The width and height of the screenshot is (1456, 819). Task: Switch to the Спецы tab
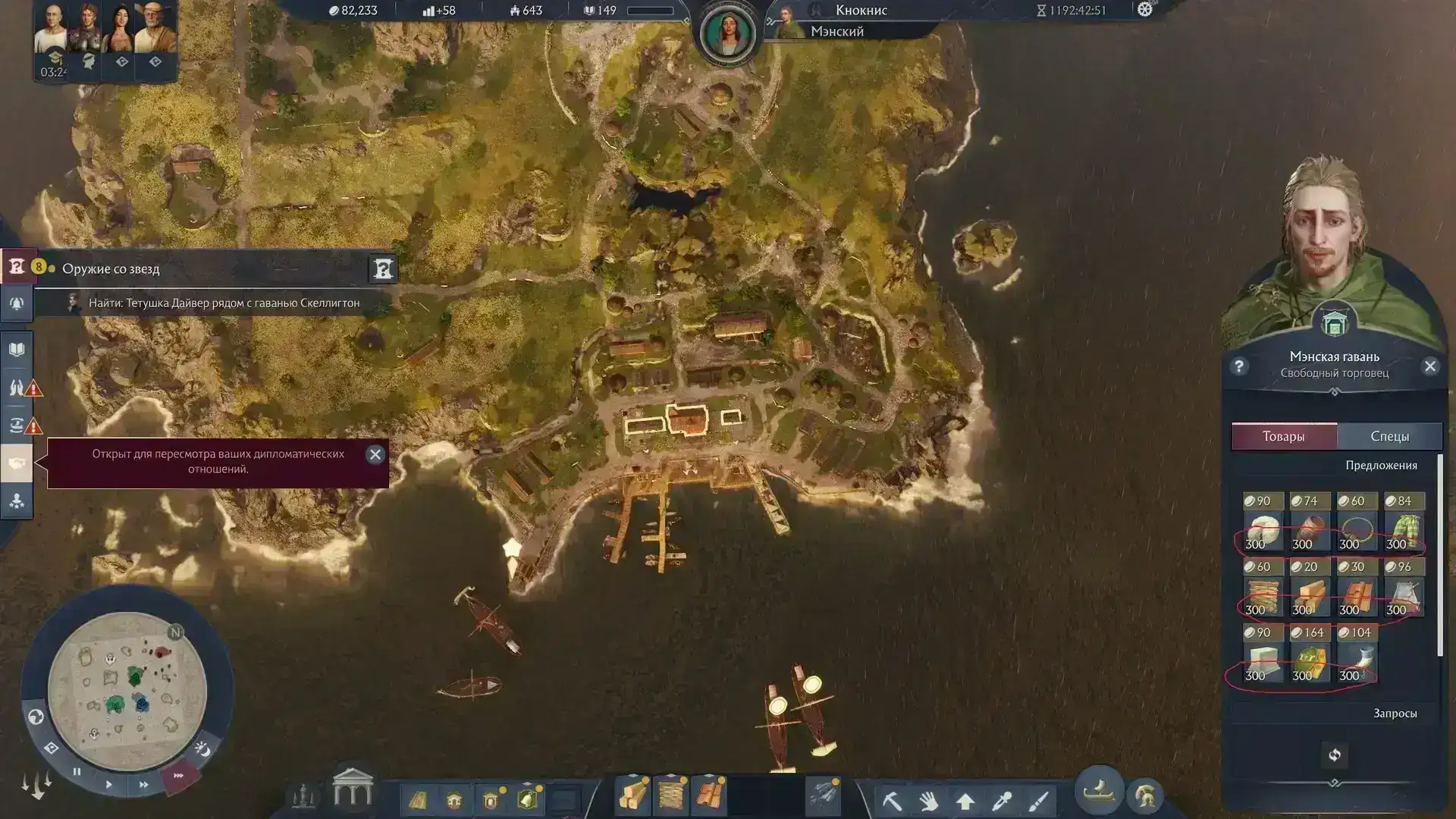[1389, 437]
